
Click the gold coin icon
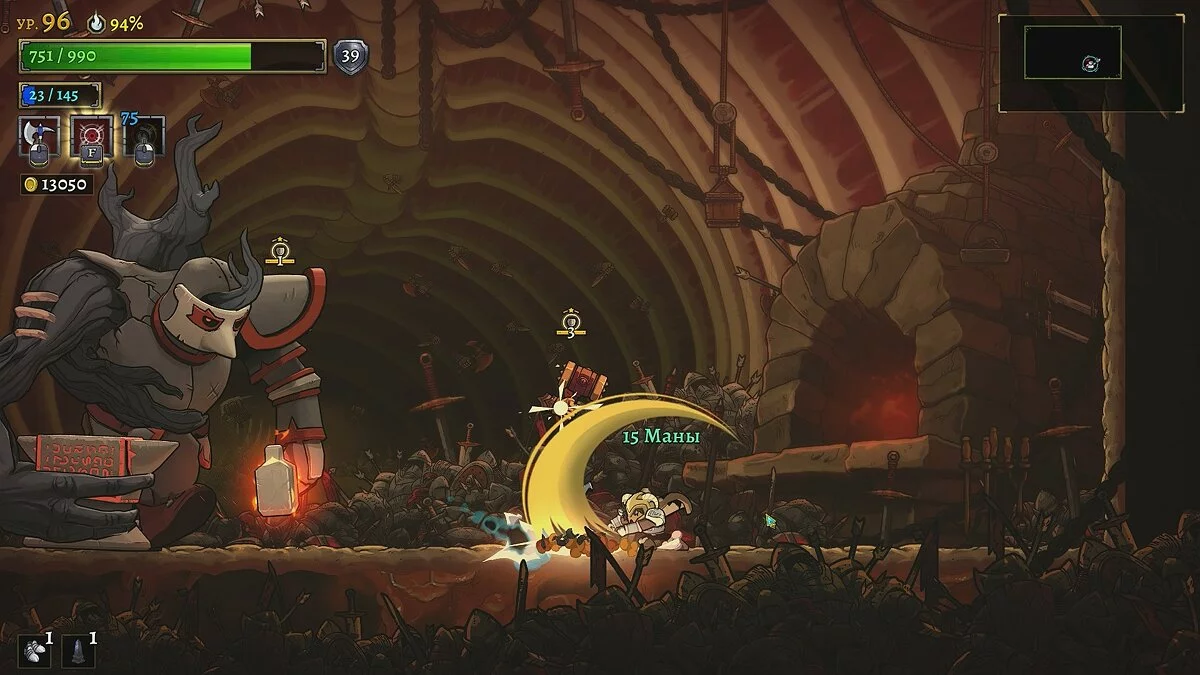(x=30, y=185)
